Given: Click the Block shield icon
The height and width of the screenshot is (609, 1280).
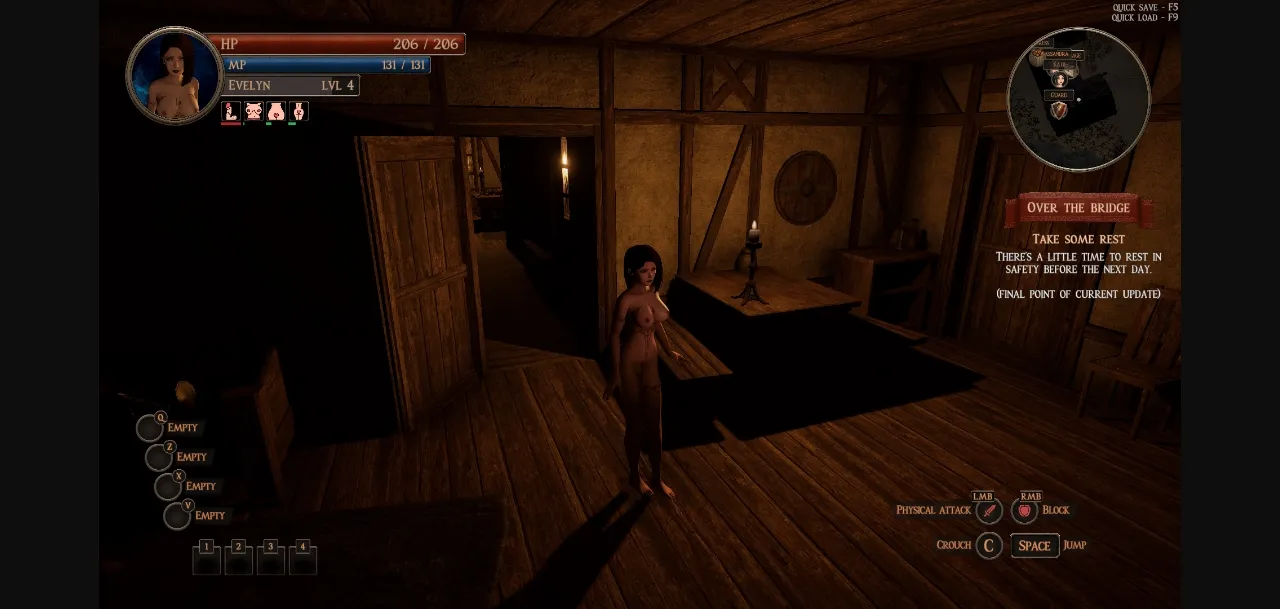Looking at the screenshot, I should pyautogui.click(x=1024, y=511).
